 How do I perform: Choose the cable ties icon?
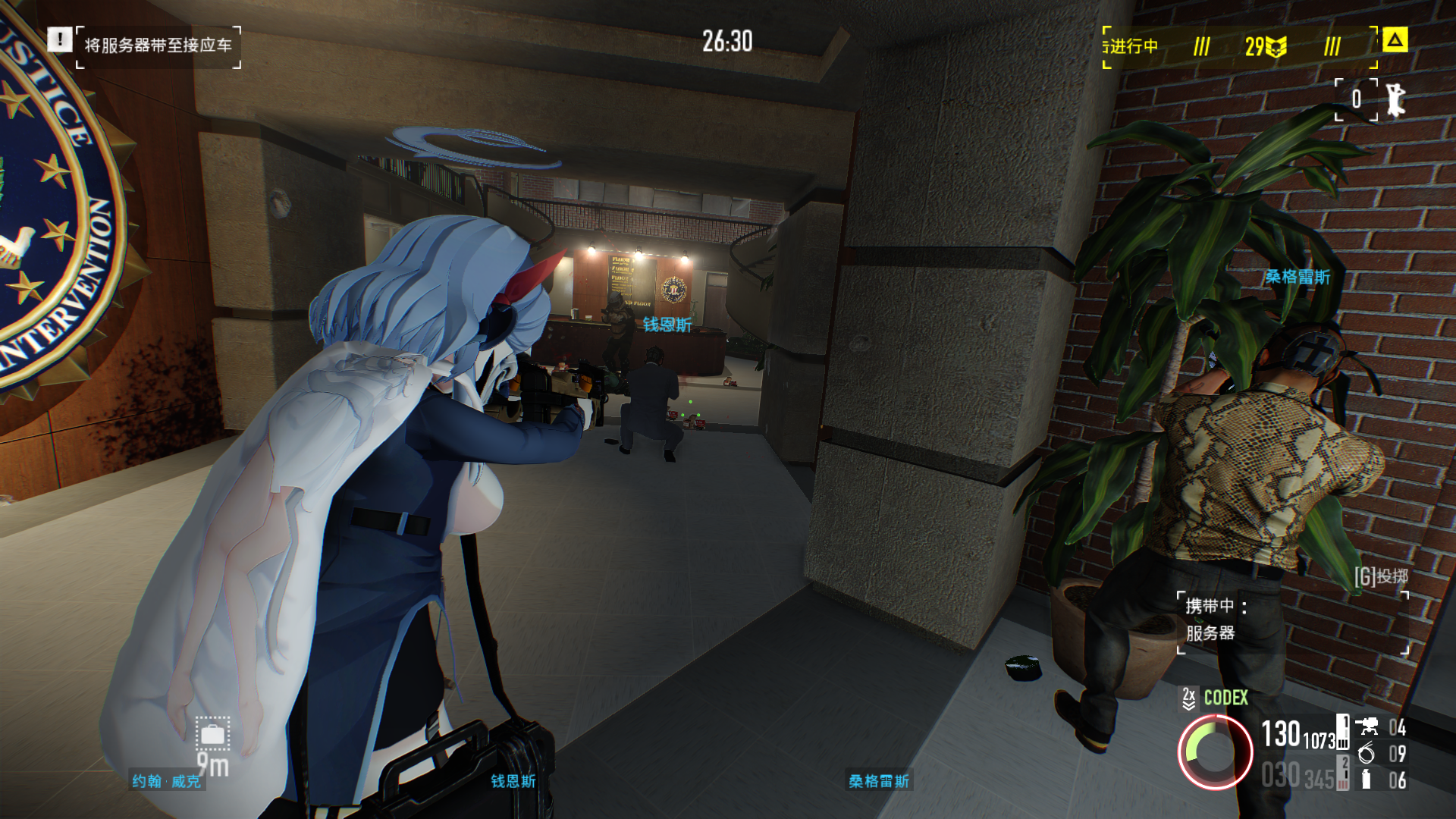pyautogui.click(x=1367, y=753)
